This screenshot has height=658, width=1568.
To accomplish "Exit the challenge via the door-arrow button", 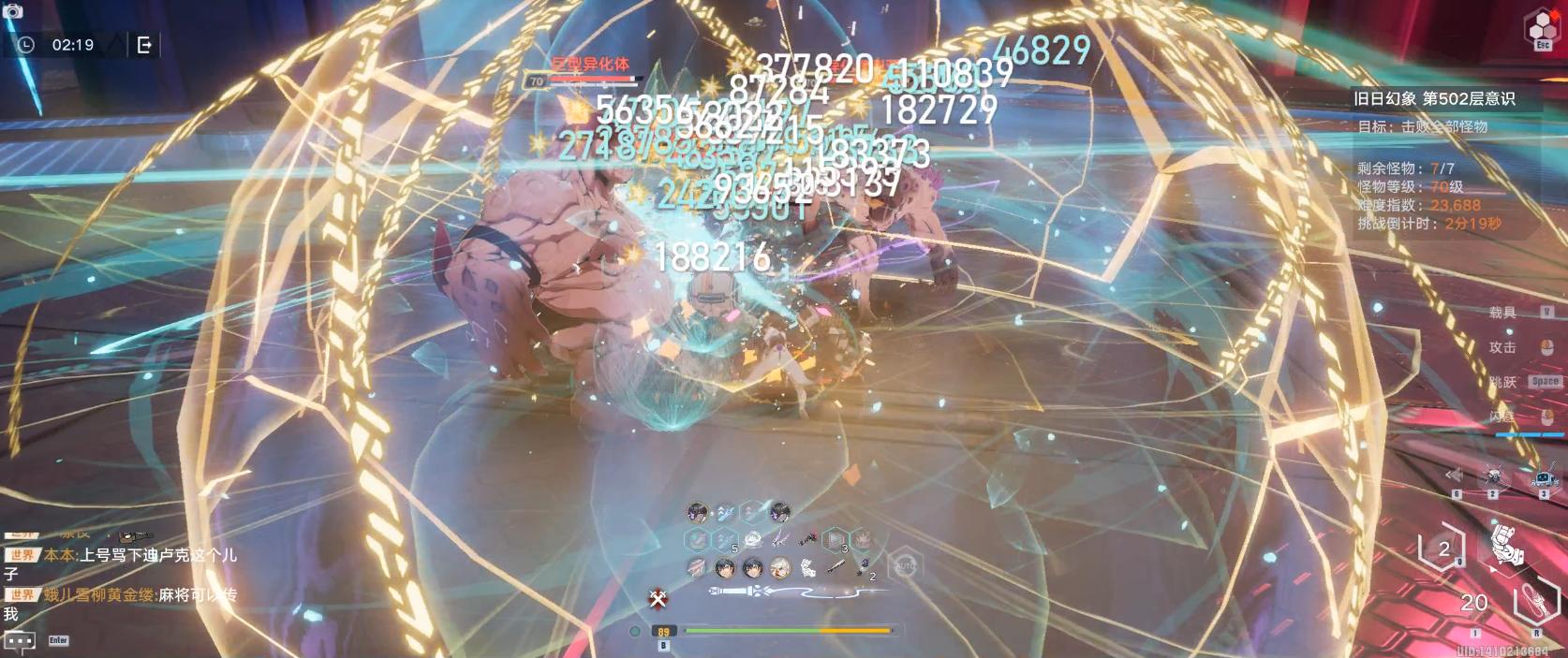I will [x=144, y=45].
